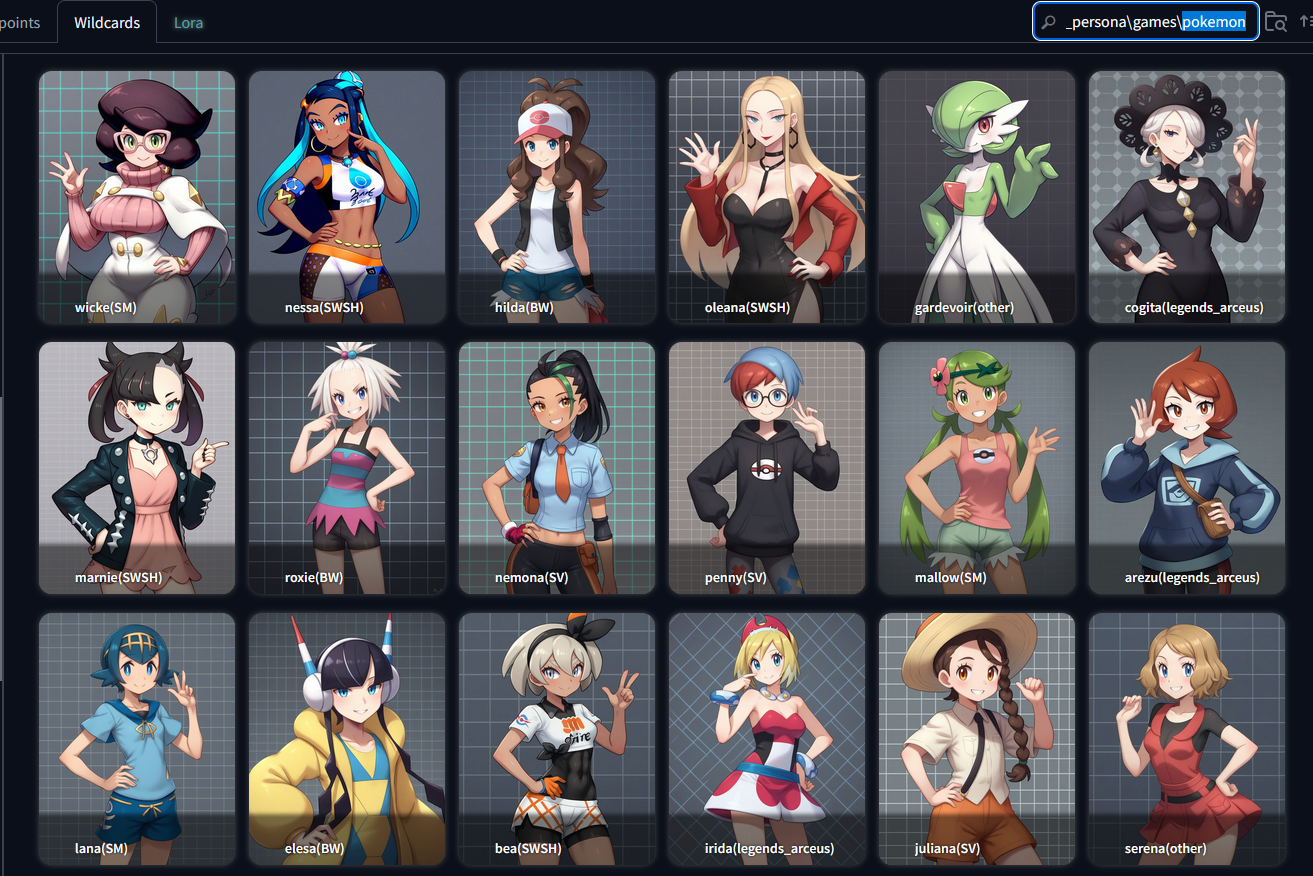The width and height of the screenshot is (1313, 876).
Task: Pick the marnie(SWSH) card
Action: pos(137,467)
